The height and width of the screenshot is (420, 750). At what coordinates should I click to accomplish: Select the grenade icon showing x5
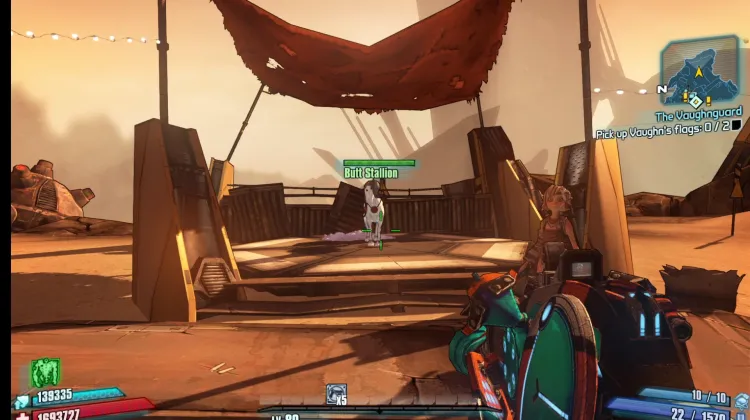click(336, 393)
